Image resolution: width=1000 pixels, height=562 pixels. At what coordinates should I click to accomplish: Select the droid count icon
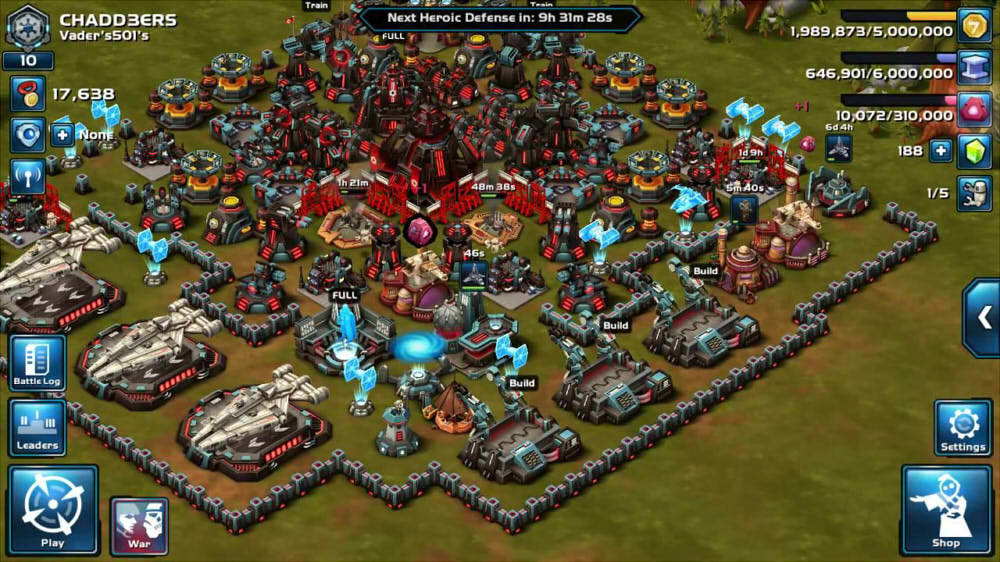[x=974, y=193]
